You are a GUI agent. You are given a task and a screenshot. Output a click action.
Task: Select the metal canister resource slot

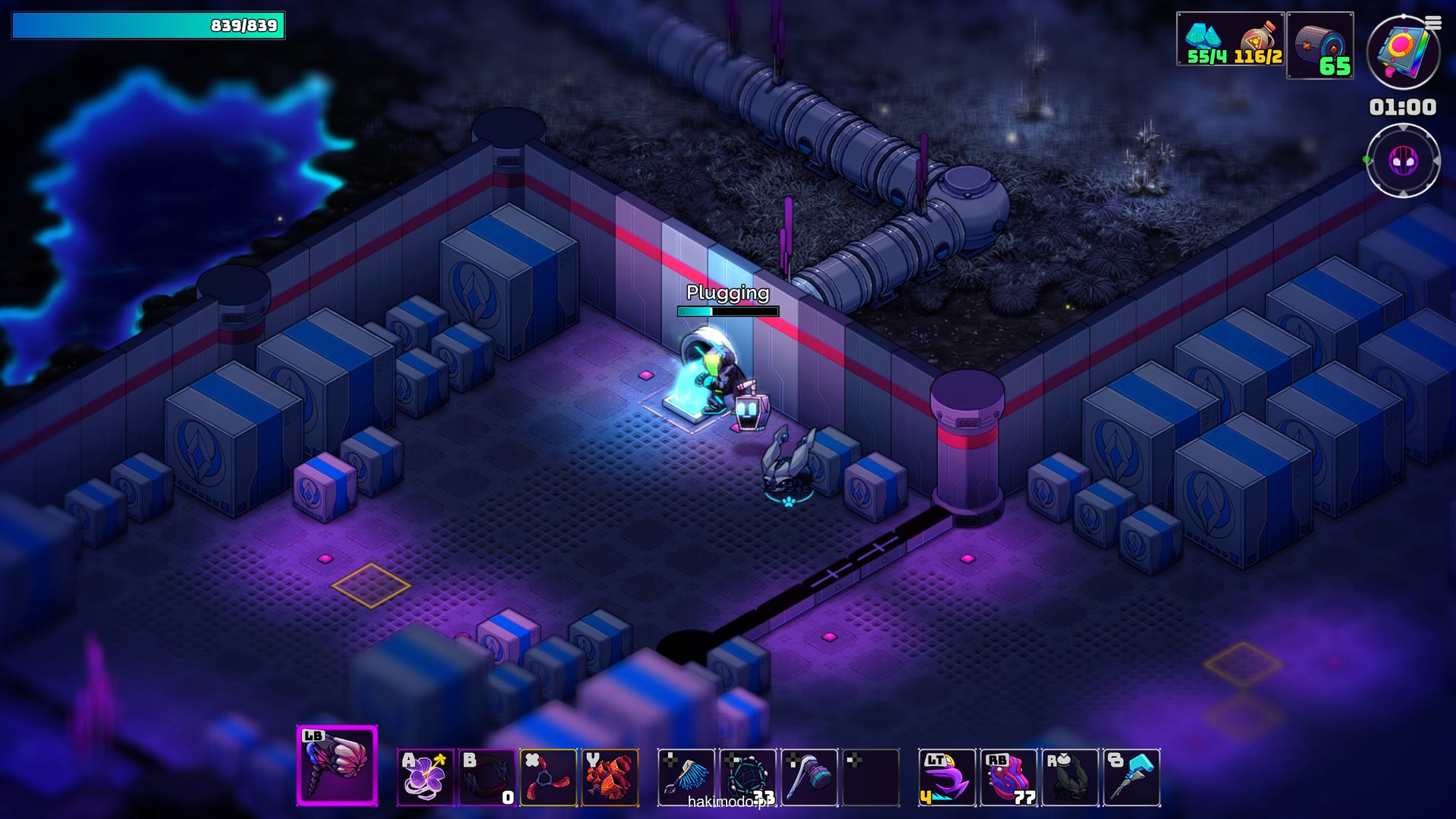[1319, 45]
